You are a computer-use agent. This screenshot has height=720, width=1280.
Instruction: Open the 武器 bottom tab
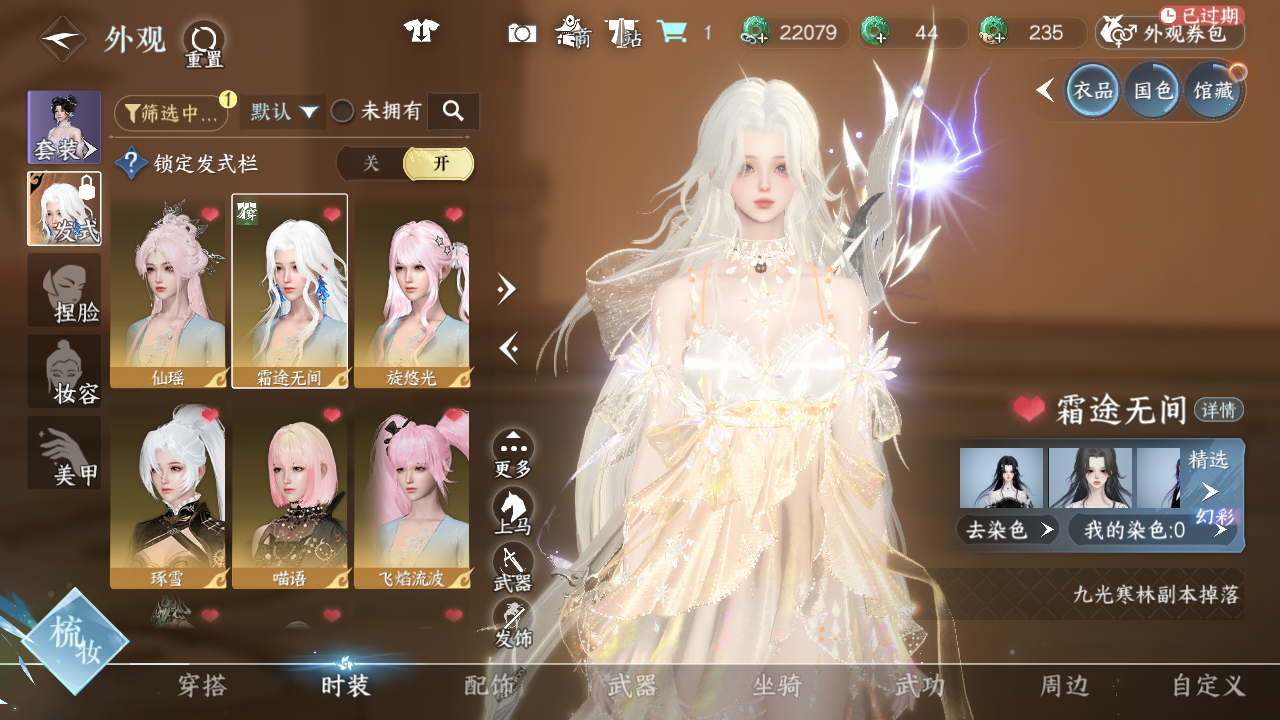point(633,685)
